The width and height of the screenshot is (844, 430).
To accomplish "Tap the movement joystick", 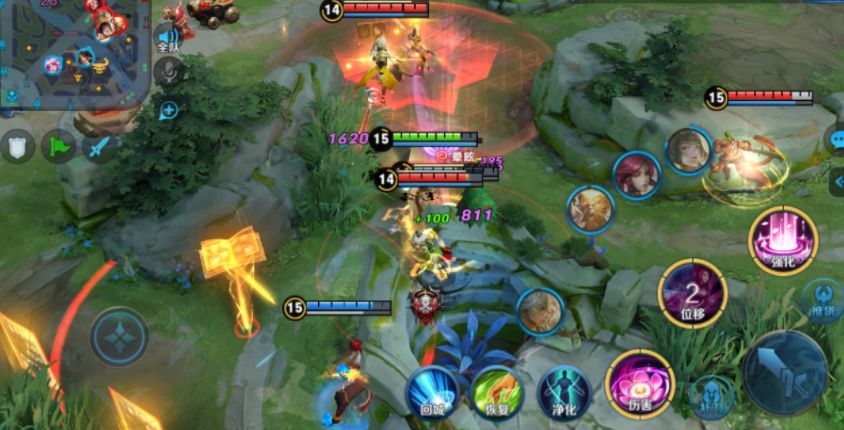I will pyautogui.click(x=119, y=336).
